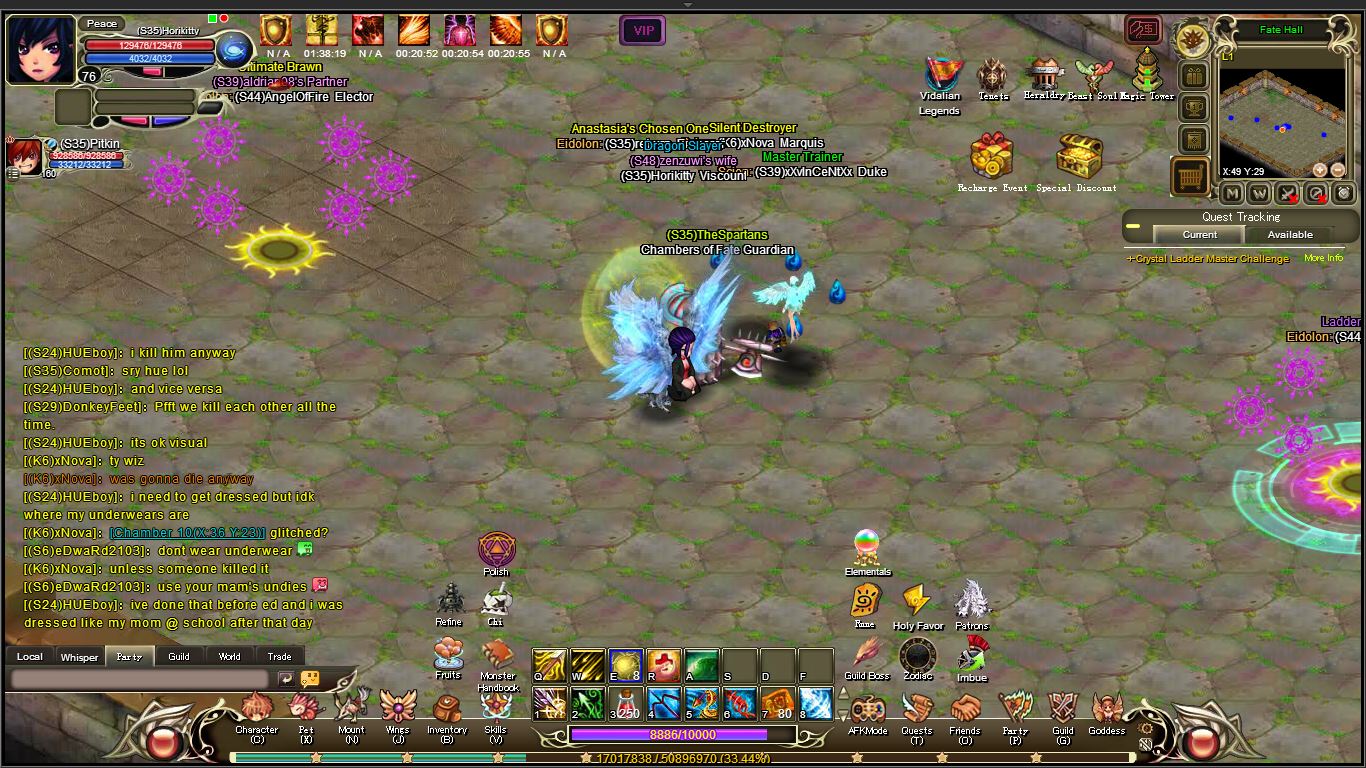Show More Info for quest tracking
Viewport: 1366px width, 768px height.
point(1323,258)
